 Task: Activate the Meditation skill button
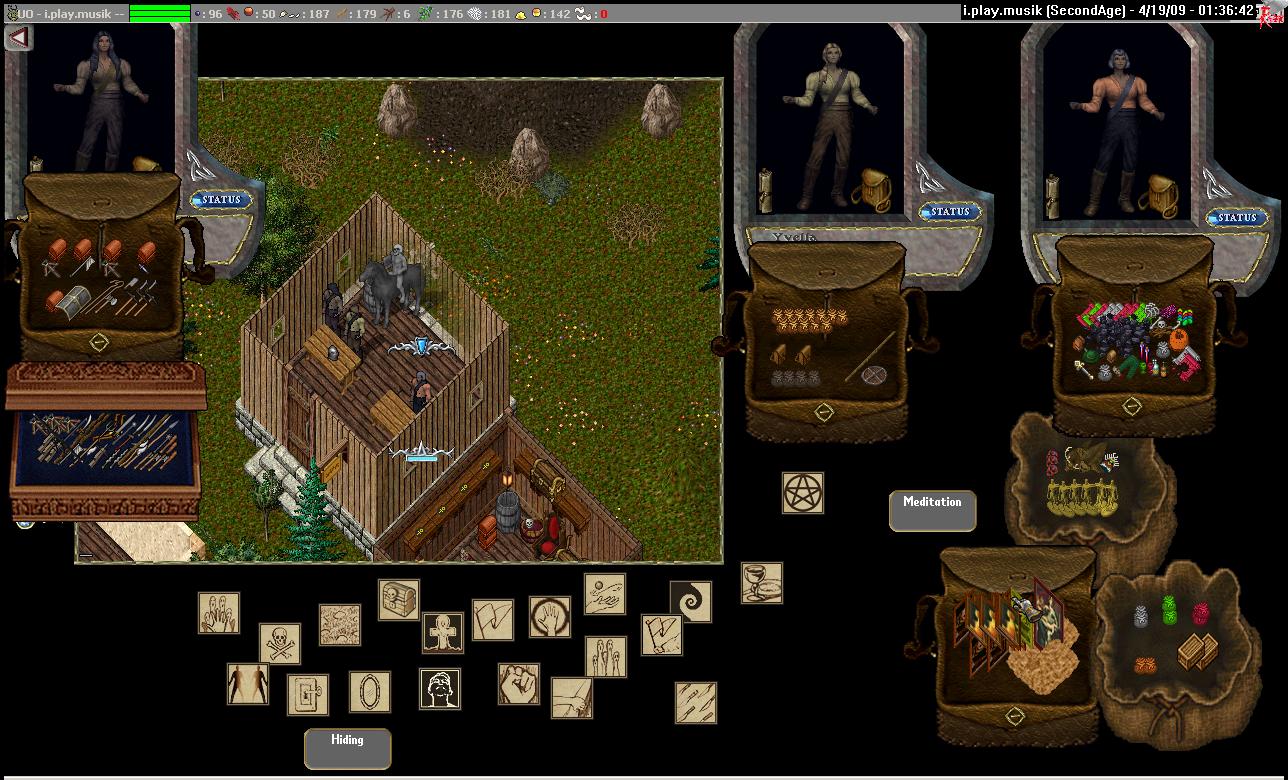point(932,510)
